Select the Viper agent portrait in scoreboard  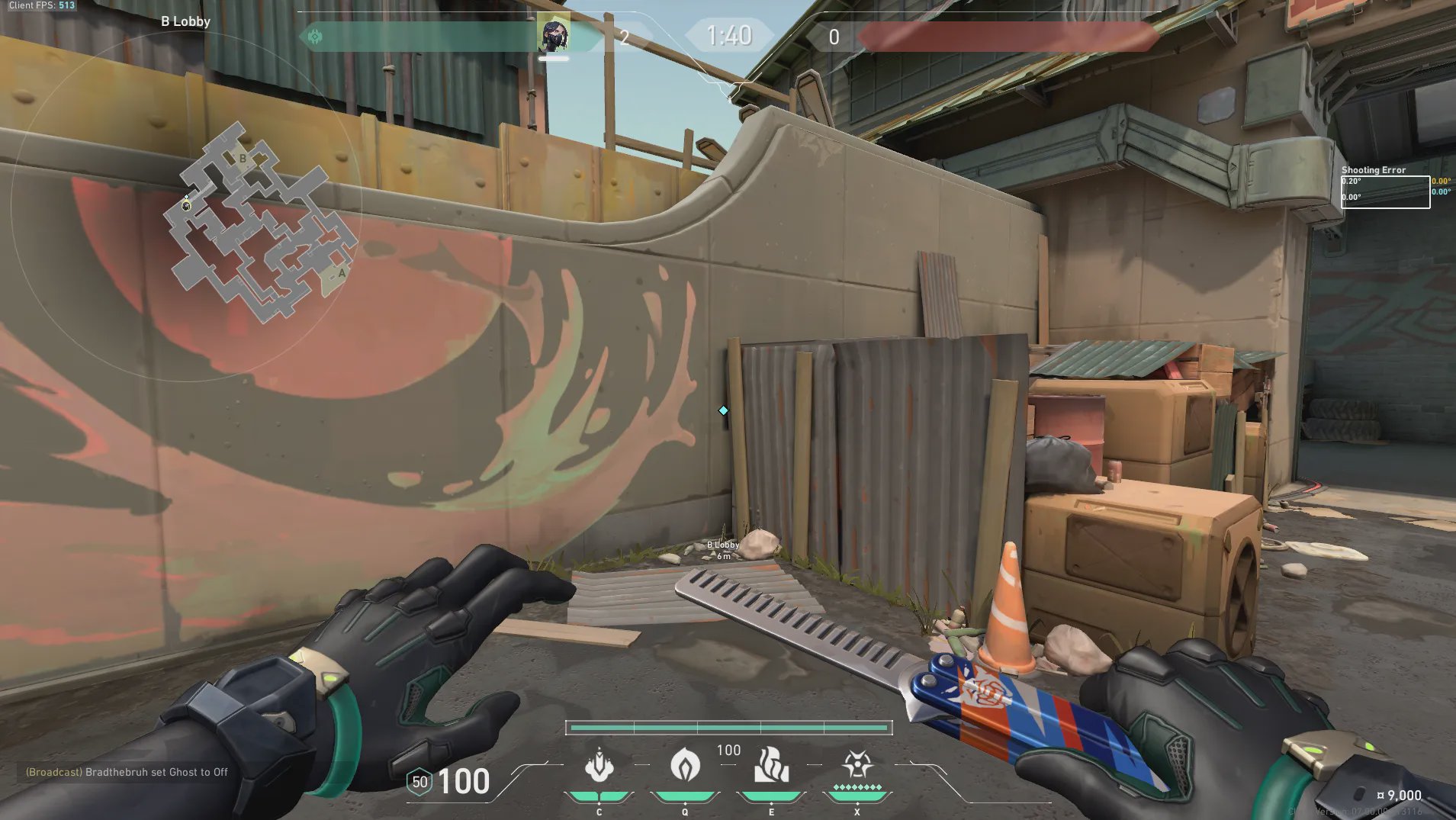(553, 34)
